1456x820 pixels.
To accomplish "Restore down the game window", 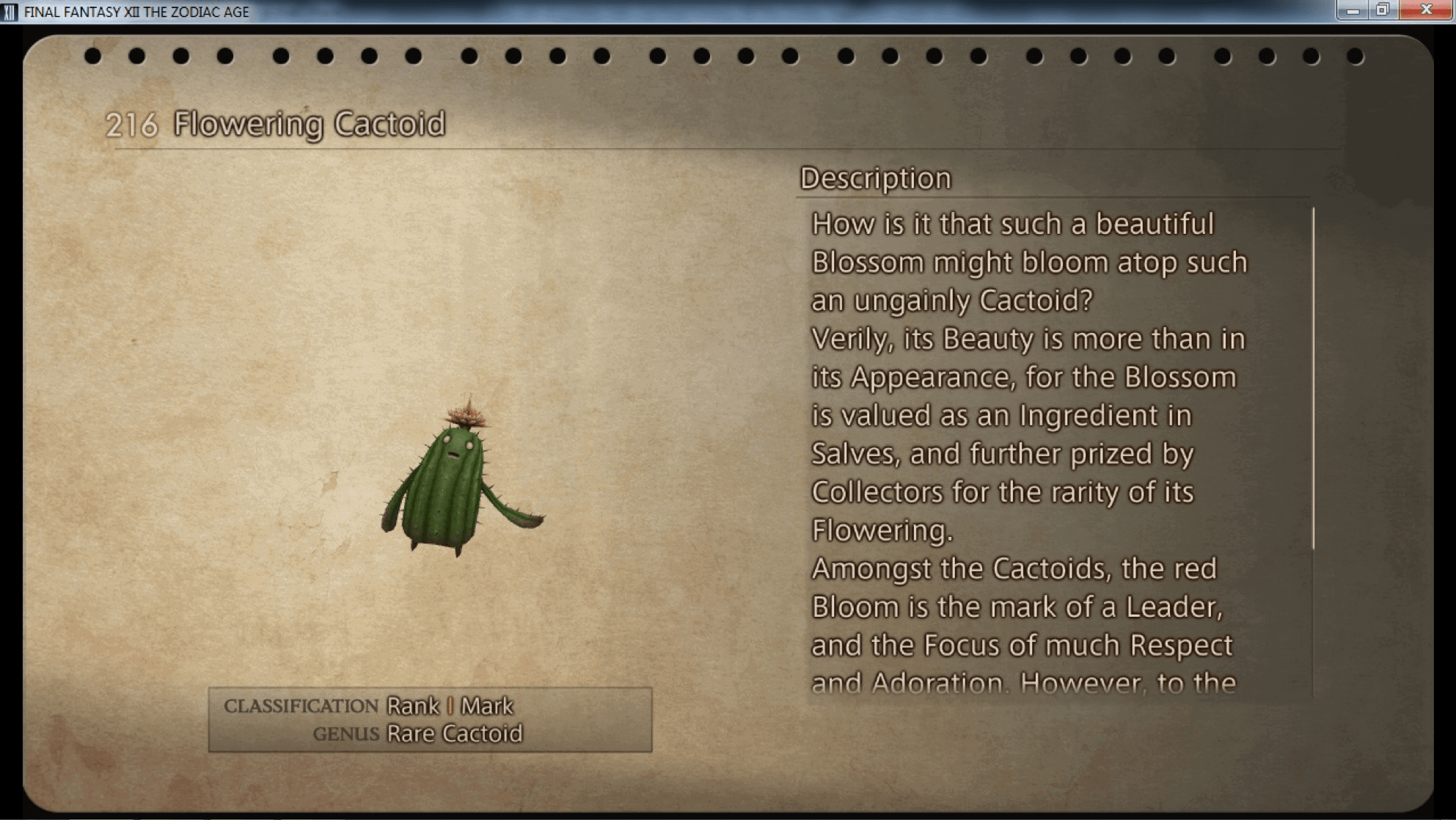I will [x=1383, y=10].
